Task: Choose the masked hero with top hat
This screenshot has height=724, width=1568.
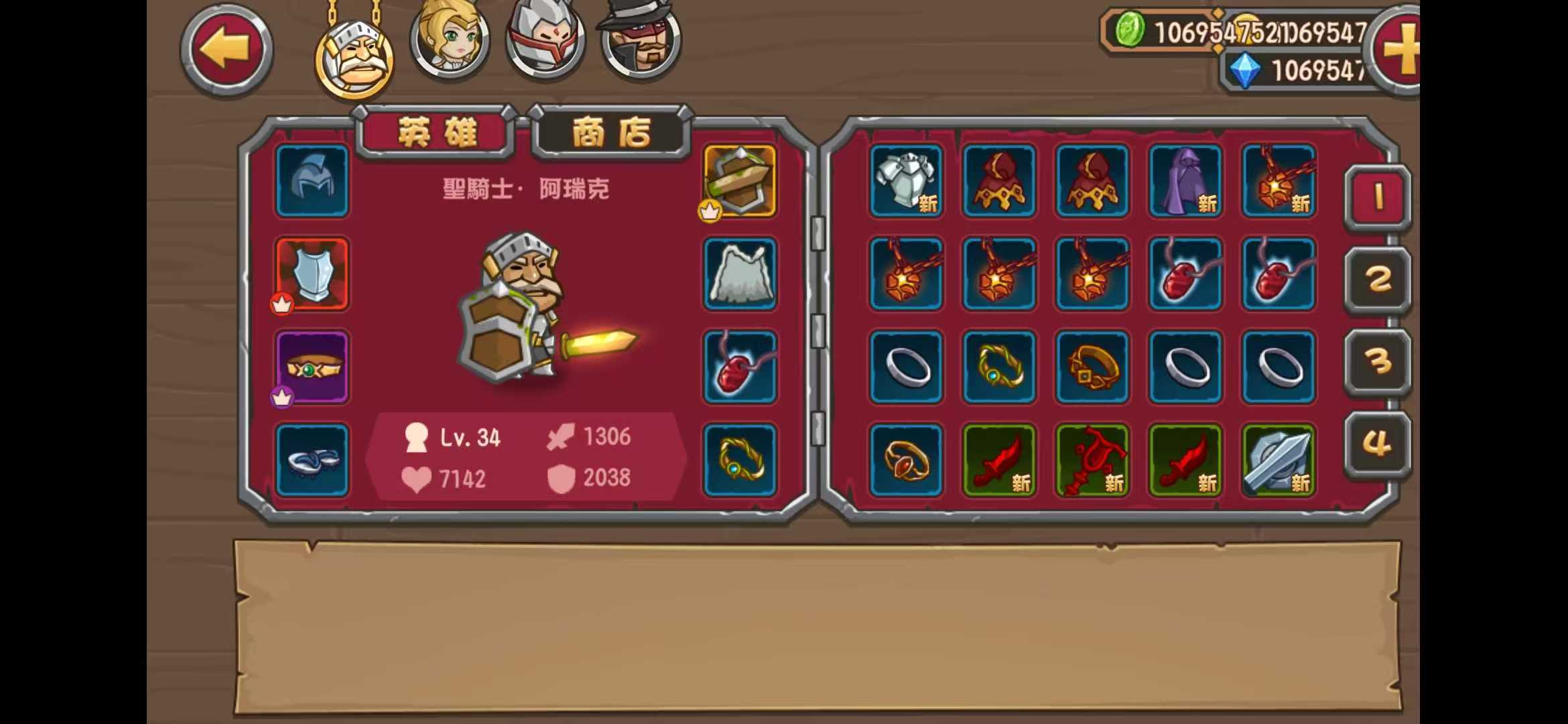Action: (641, 40)
